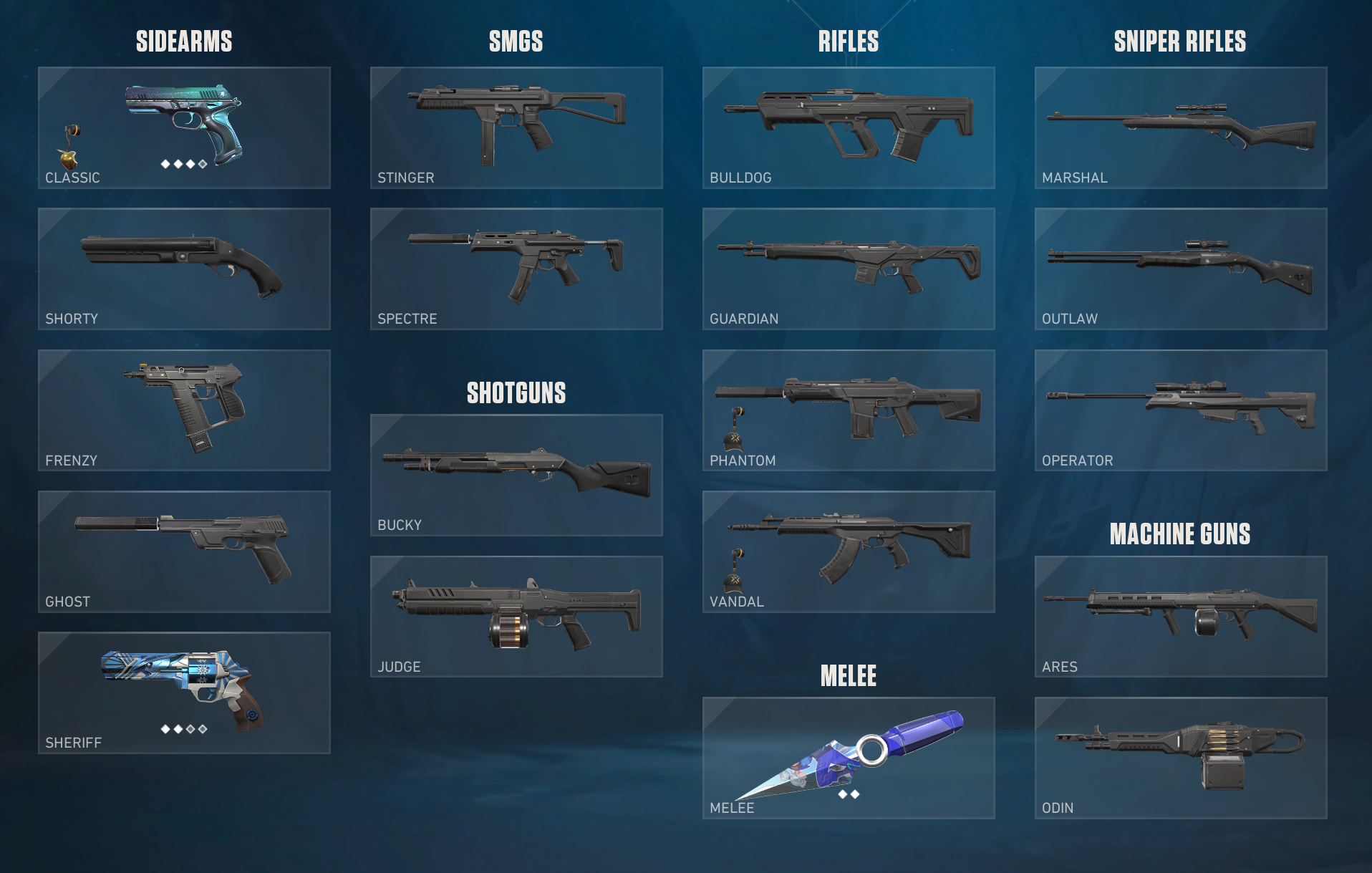This screenshot has height=873, width=1372.
Task: Select the Ghost silenced pistol card
Action: [x=184, y=551]
